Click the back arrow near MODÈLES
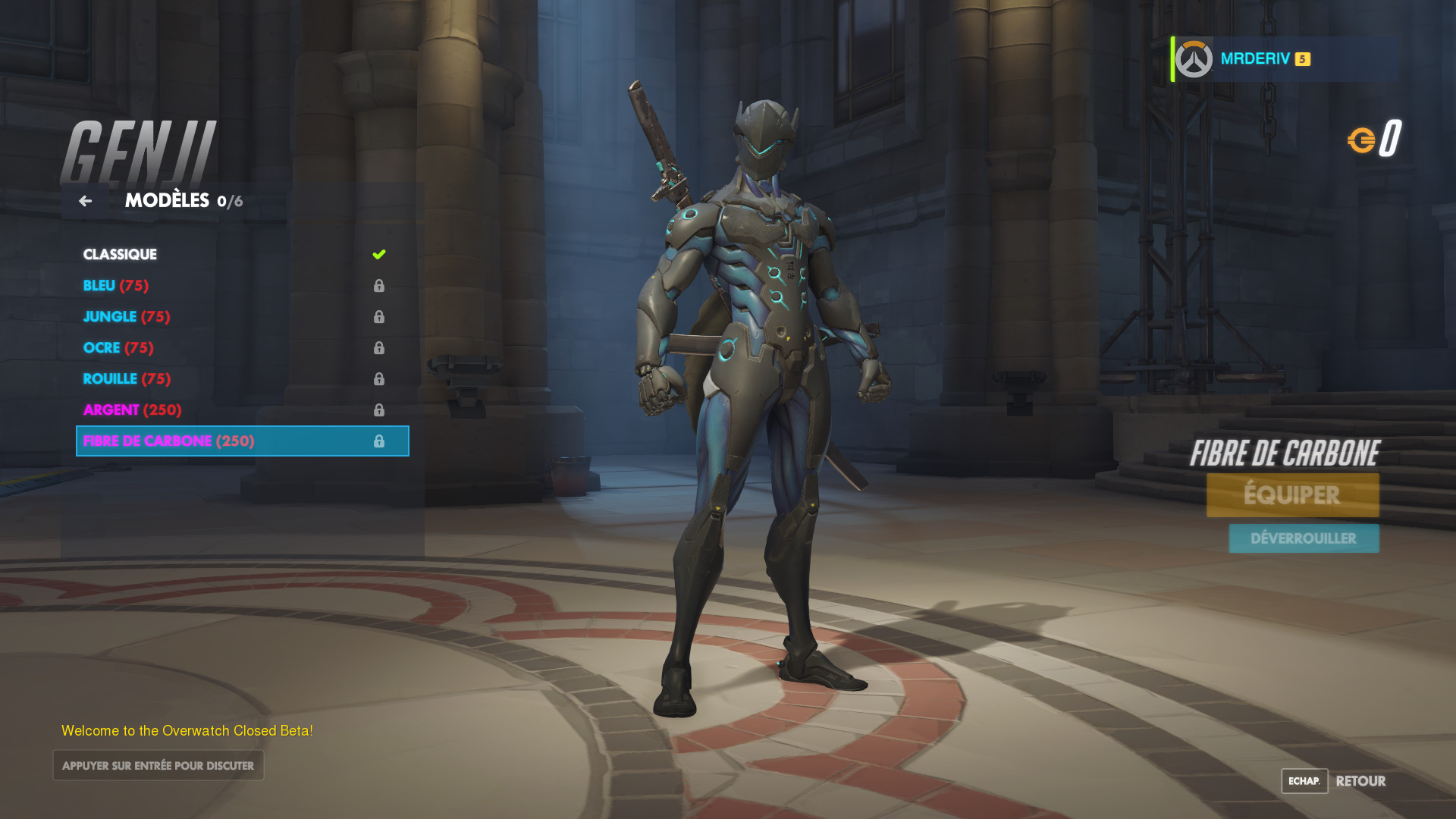Viewport: 1456px width, 819px height. (85, 200)
